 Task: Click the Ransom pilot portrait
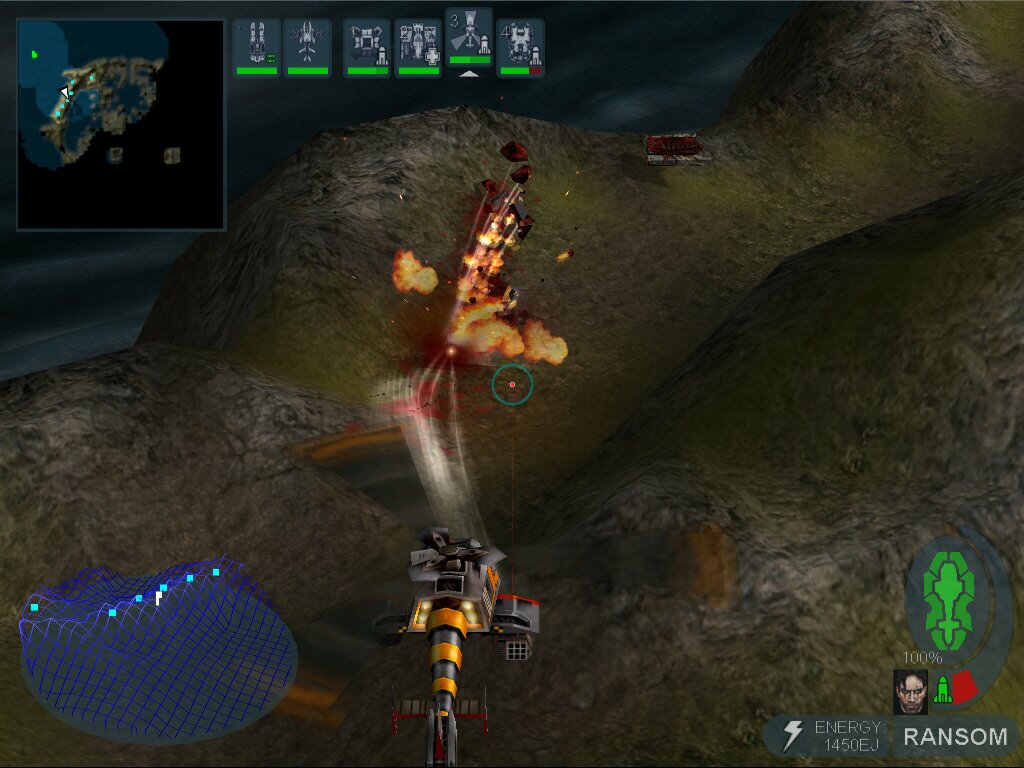click(x=910, y=691)
